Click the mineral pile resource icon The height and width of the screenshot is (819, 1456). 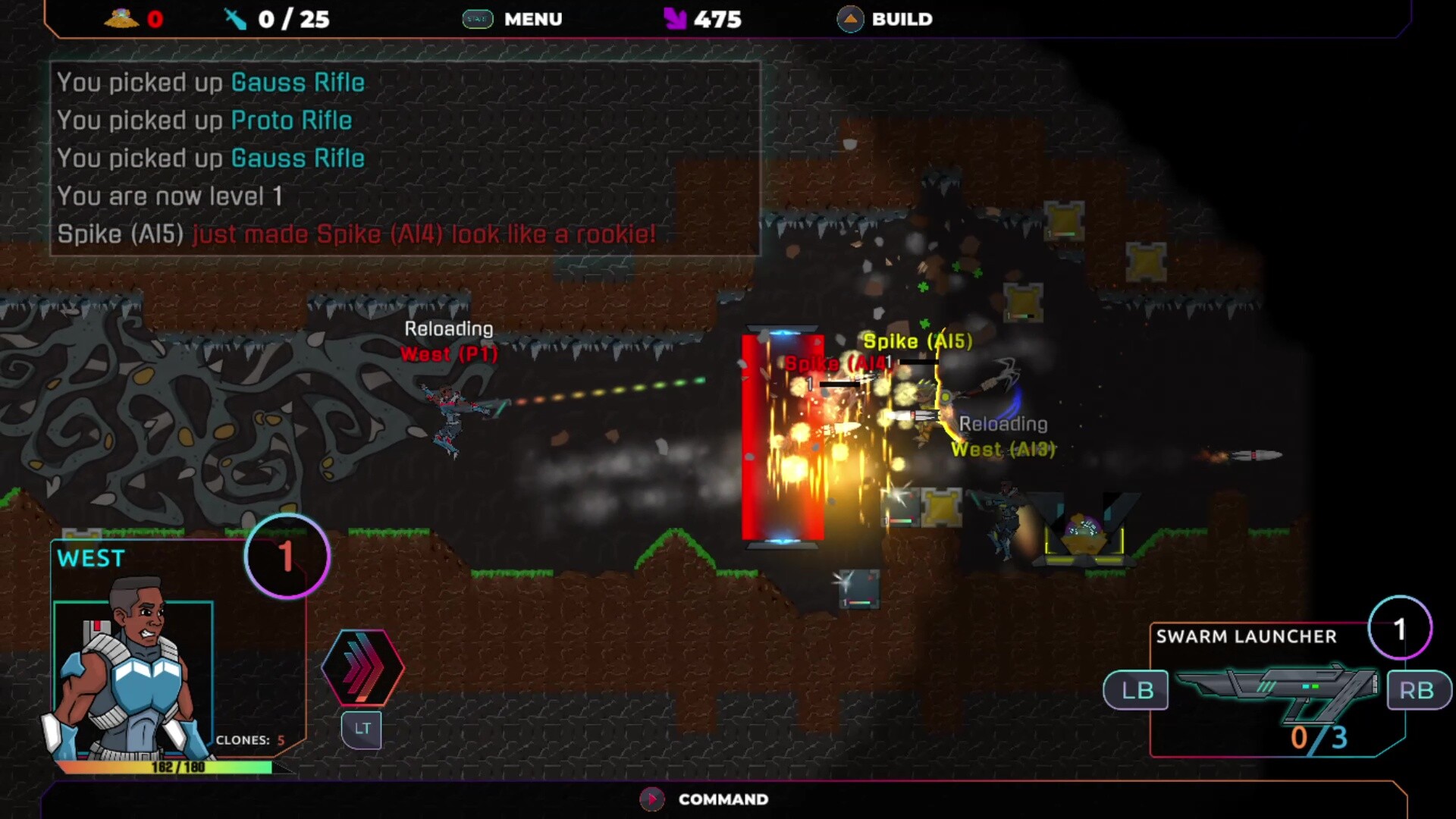[121, 17]
